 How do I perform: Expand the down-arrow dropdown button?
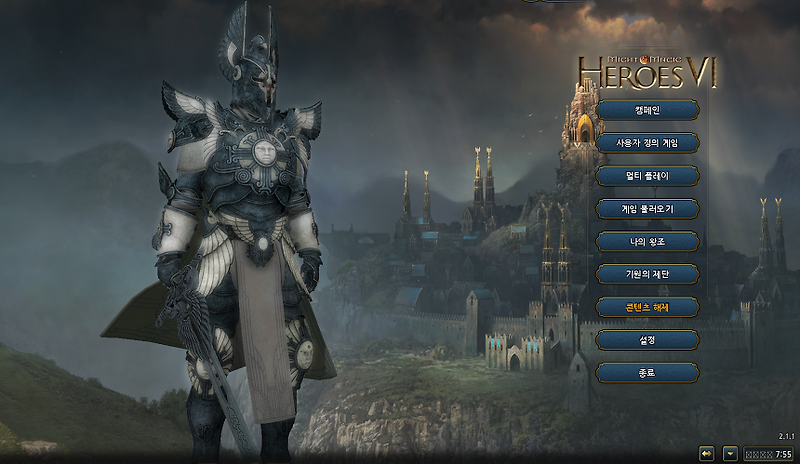pos(730,454)
